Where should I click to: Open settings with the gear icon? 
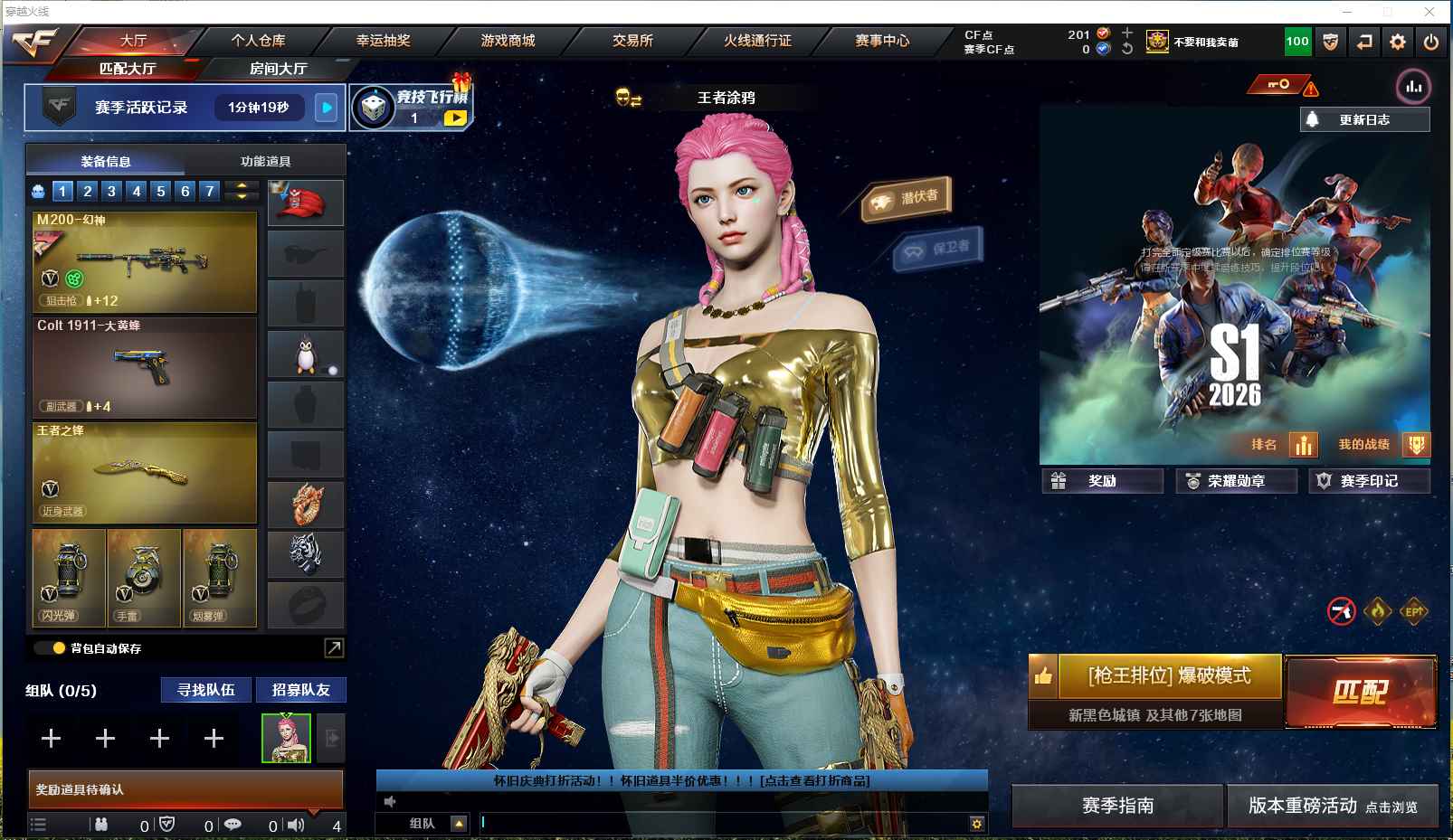pyautogui.click(x=1398, y=42)
